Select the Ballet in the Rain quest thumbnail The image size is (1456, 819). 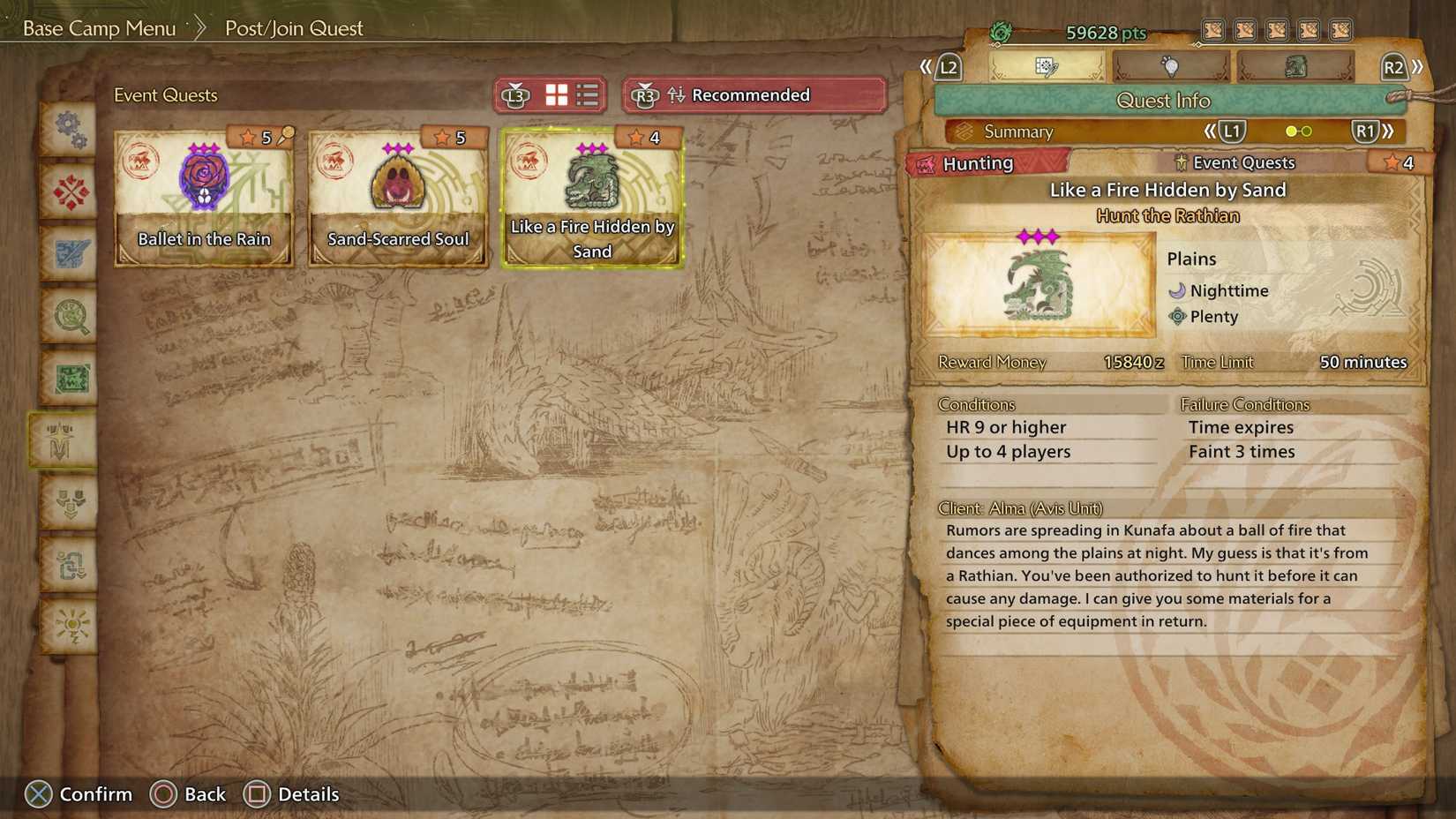coord(202,196)
